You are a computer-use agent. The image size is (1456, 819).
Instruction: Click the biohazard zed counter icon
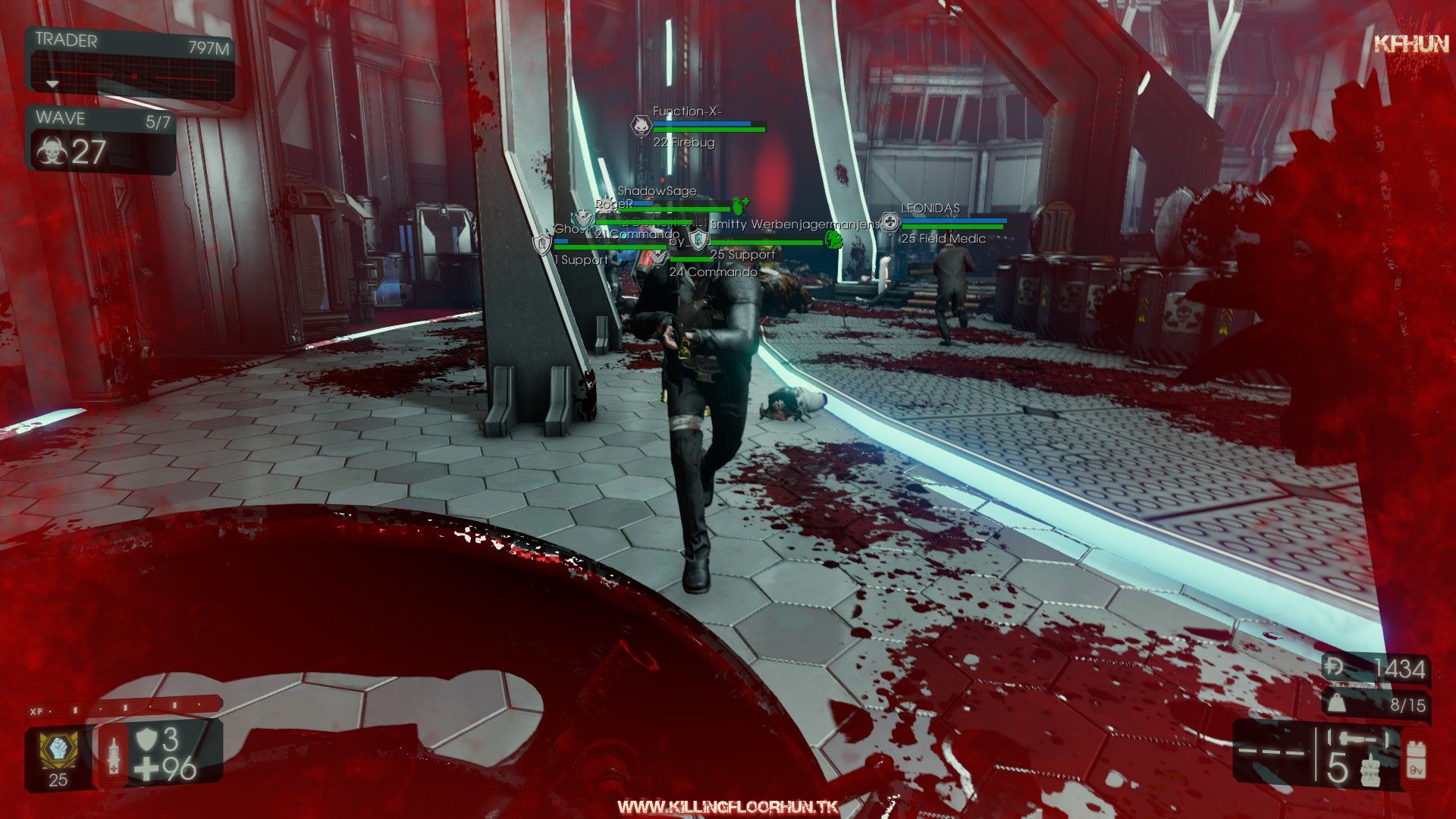coord(51,152)
